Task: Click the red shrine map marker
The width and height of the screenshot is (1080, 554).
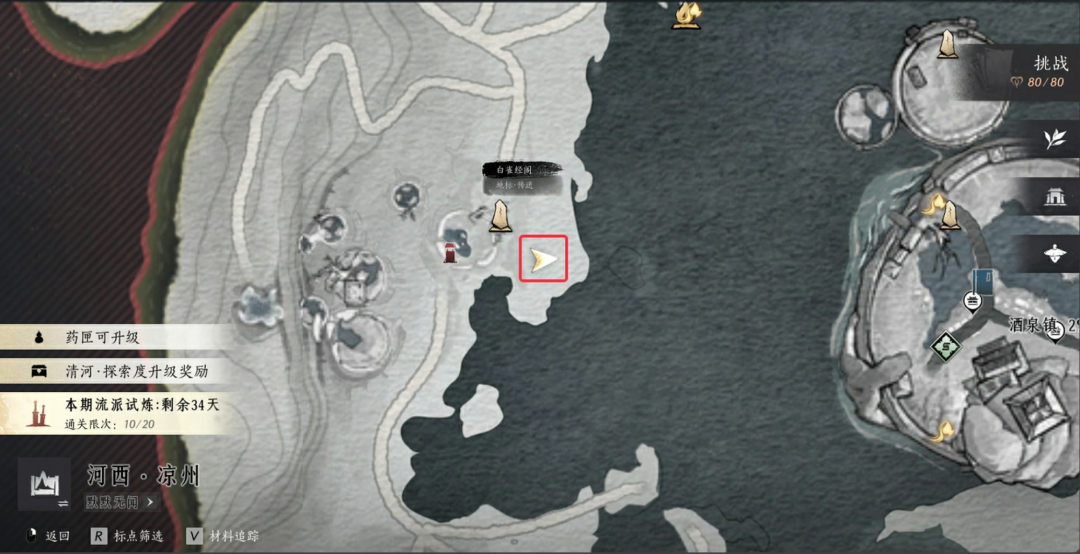Action: click(452, 251)
